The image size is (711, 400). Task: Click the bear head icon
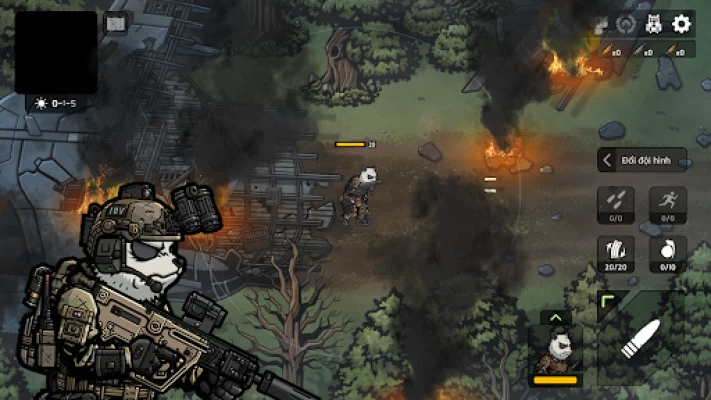[x=654, y=25]
